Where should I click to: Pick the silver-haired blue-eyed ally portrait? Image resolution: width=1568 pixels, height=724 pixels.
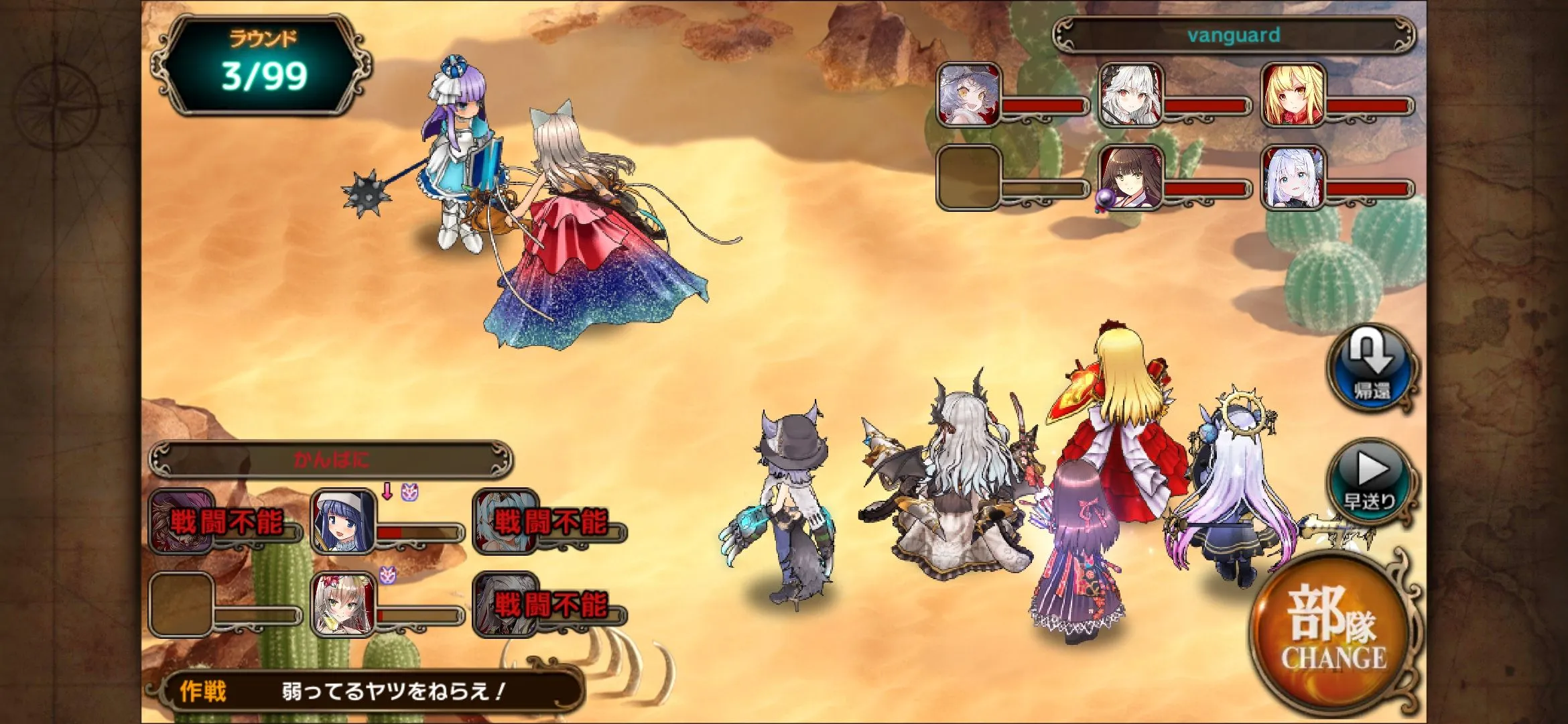point(1292,178)
